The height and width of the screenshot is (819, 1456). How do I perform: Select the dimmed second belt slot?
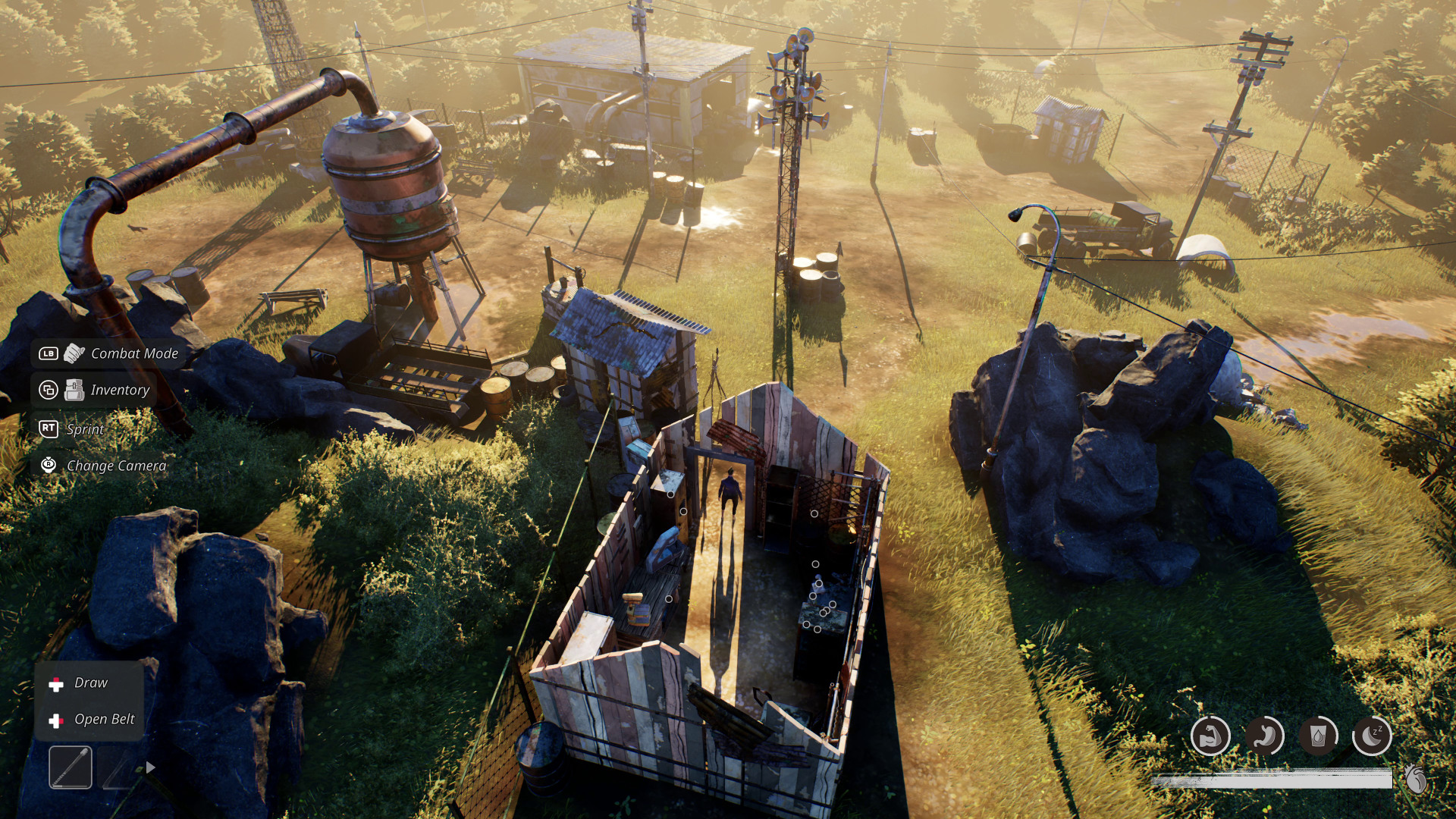pyautogui.click(x=119, y=767)
